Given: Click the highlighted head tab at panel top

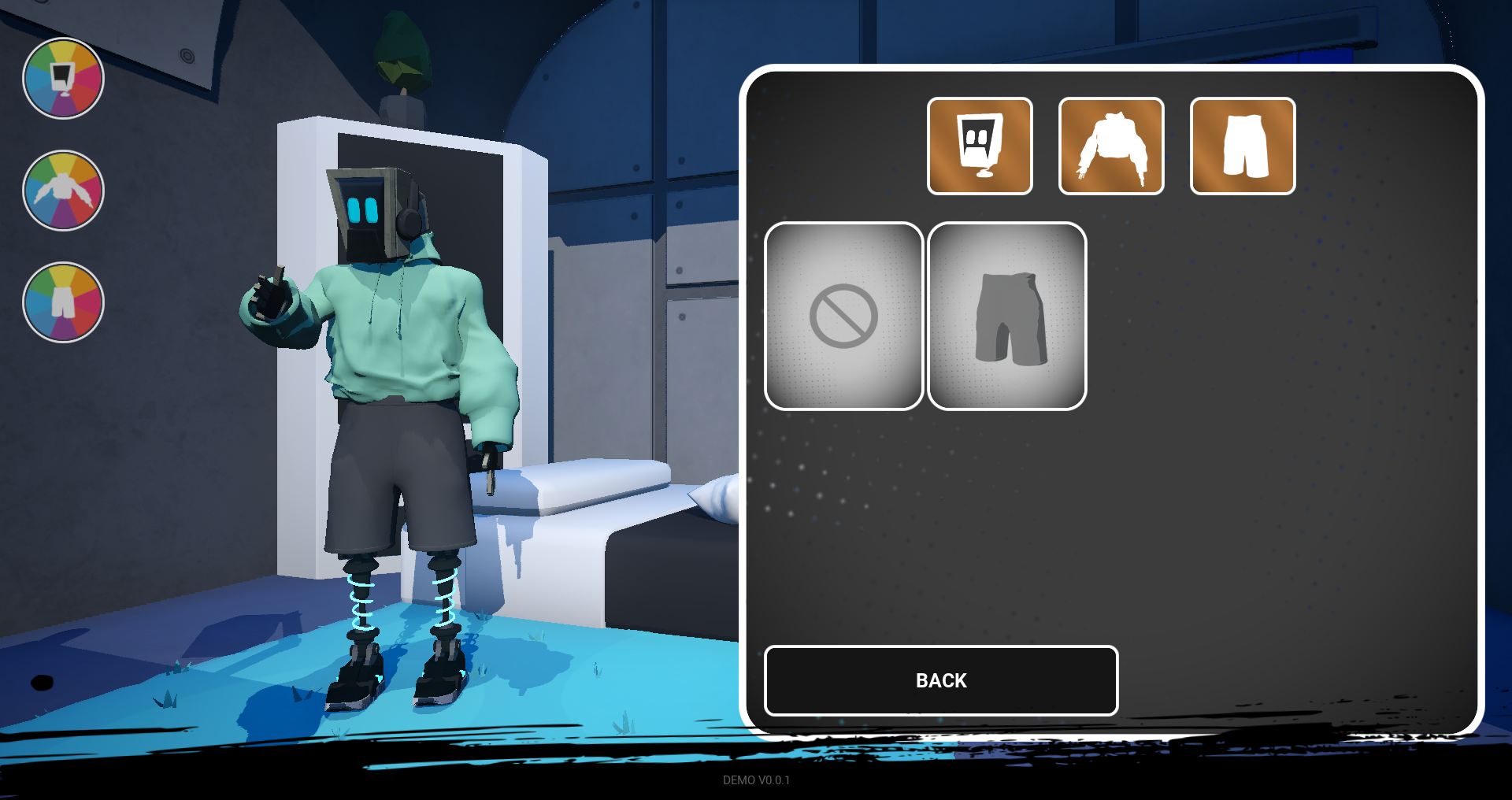Looking at the screenshot, I should (x=980, y=146).
